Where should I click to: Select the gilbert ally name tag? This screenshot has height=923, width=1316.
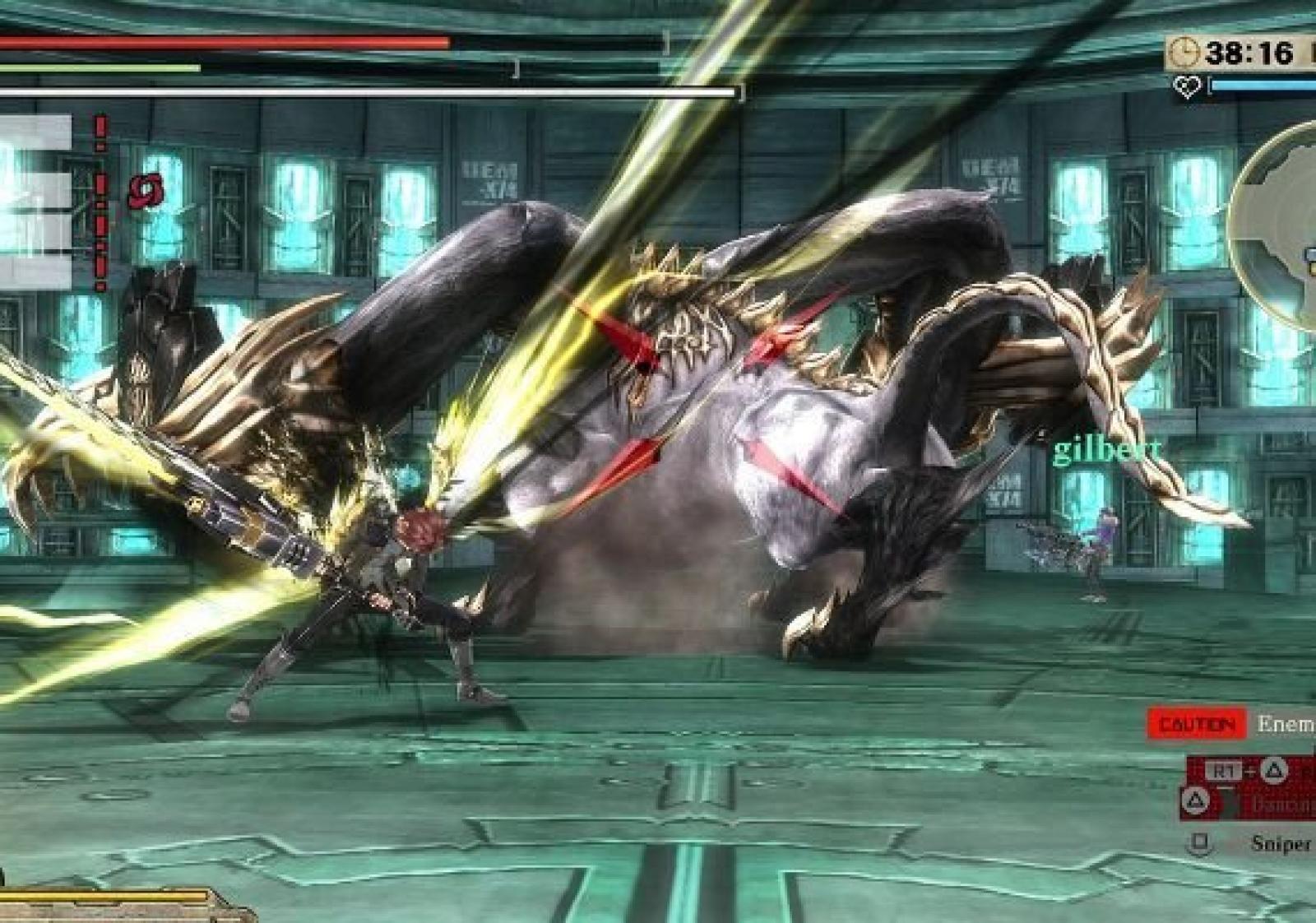click(x=1107, y=450)
